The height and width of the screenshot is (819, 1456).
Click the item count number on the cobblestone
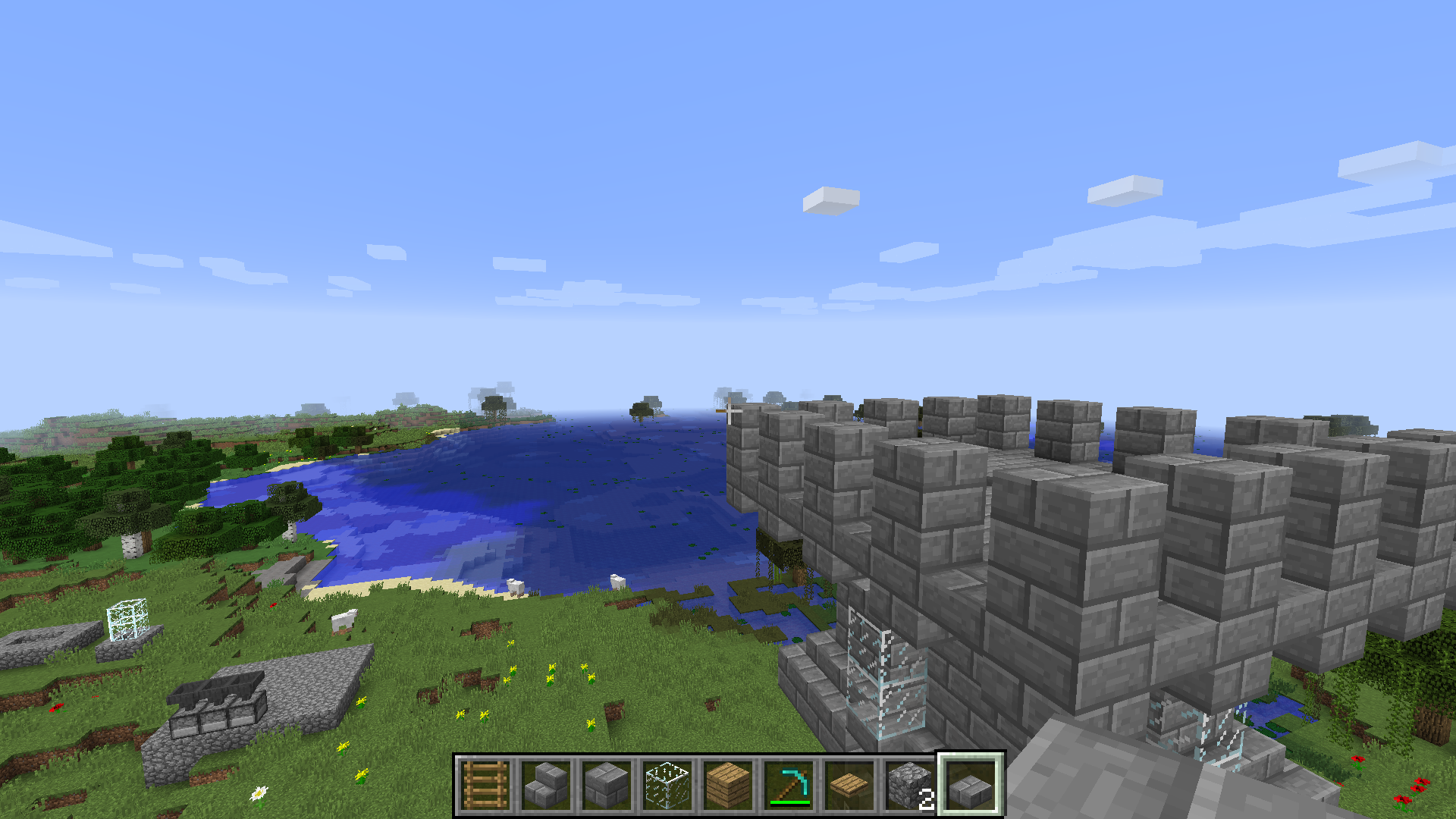point(927,800)
